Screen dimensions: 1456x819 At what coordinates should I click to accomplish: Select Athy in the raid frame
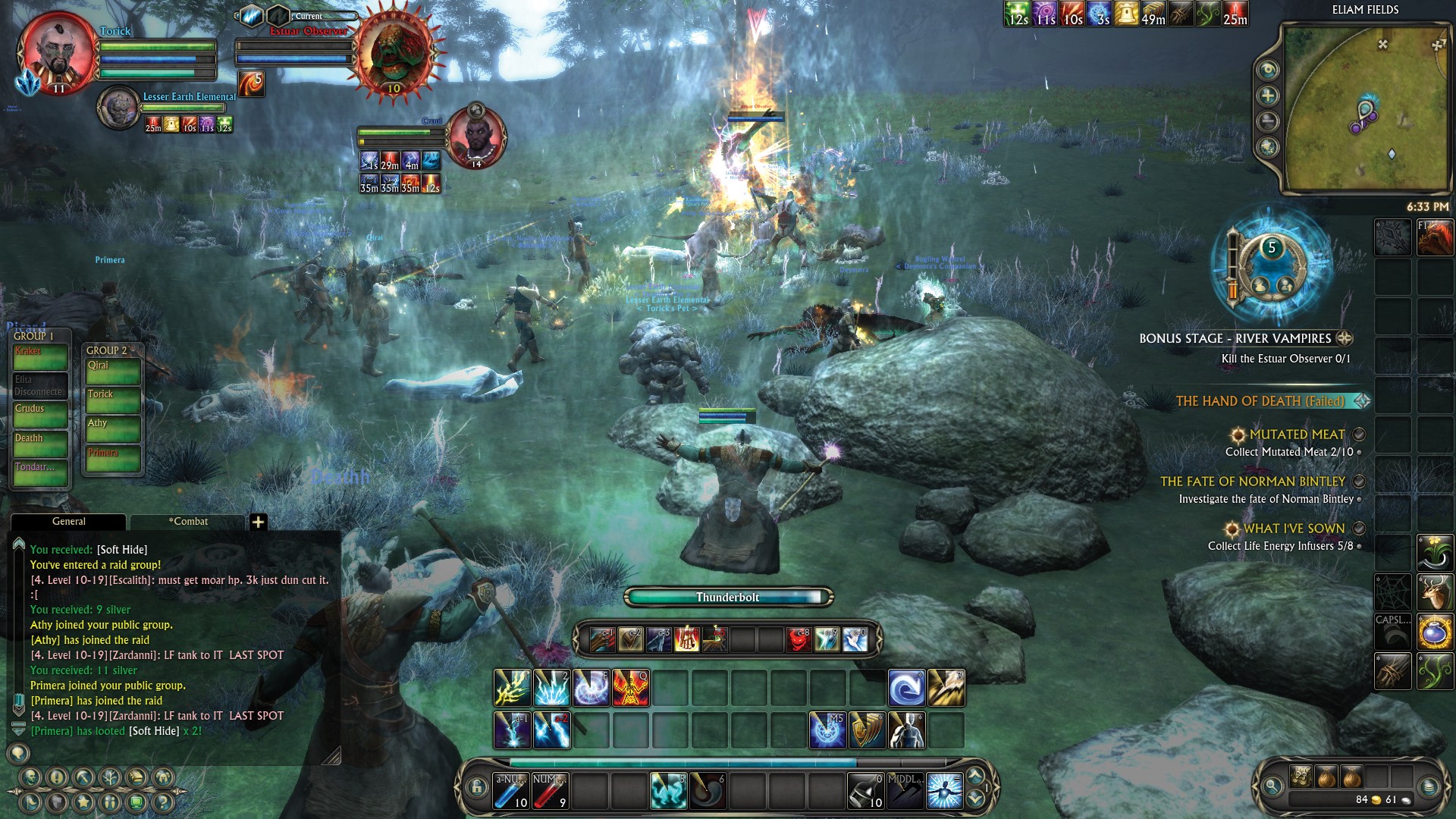(x=112, y=429)
